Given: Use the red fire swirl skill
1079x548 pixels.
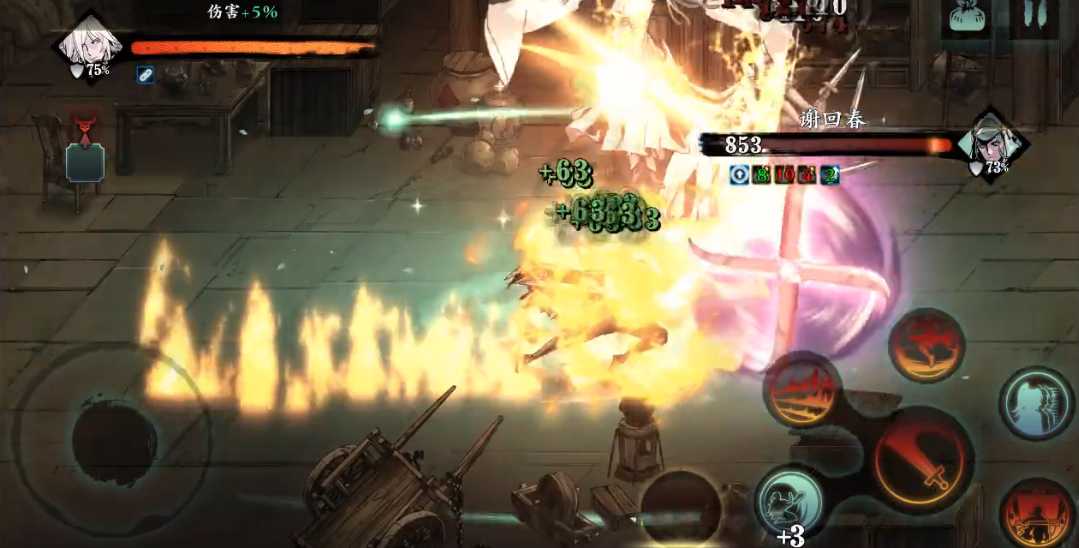Looking at the screenshot, I should [926, 345].
